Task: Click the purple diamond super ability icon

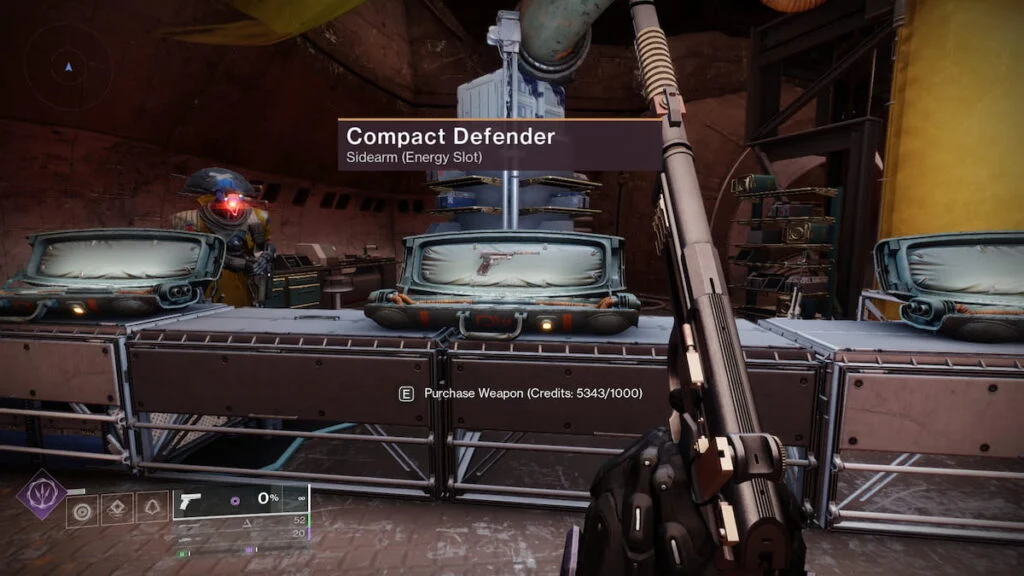Action: point(41,494)
